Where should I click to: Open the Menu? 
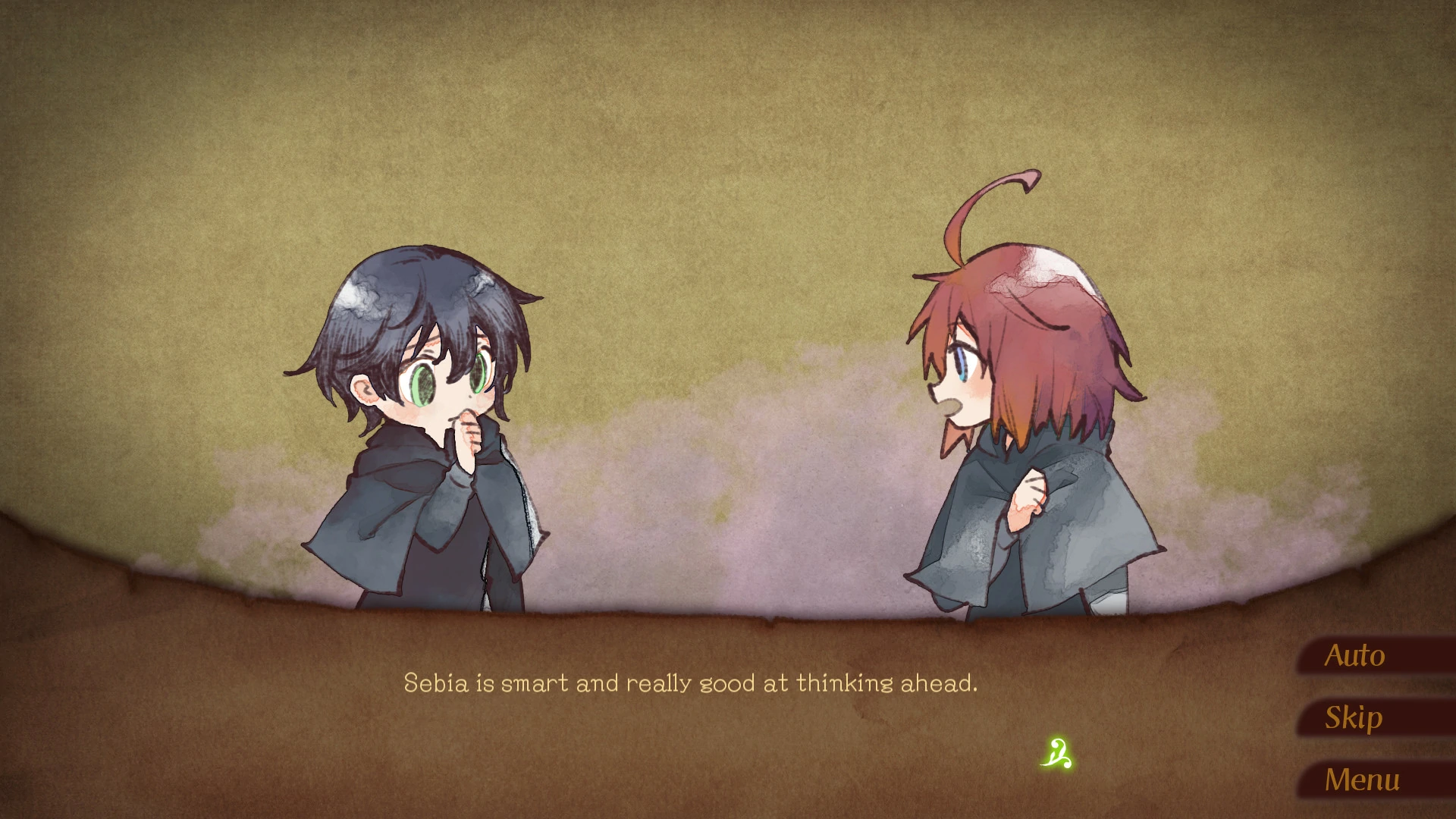click(1361, 780)
